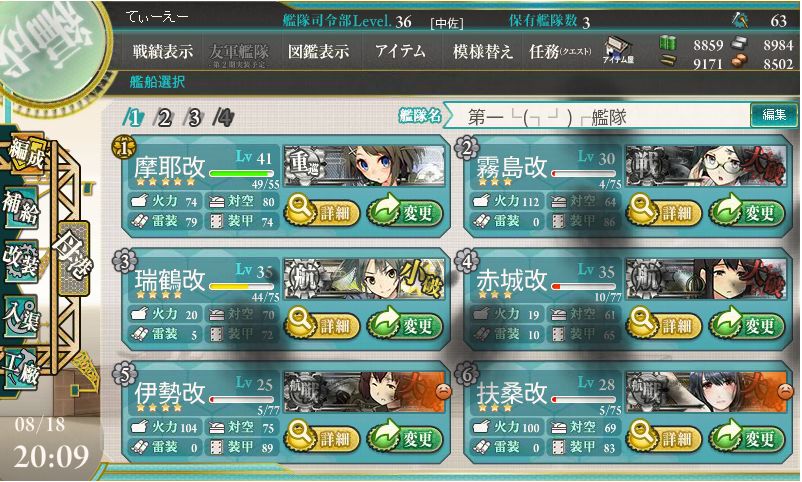Change the ship 赤城改 with 変更
This screenshot has width=802, height=482.
pyautogui.click(x=746, y=325)
